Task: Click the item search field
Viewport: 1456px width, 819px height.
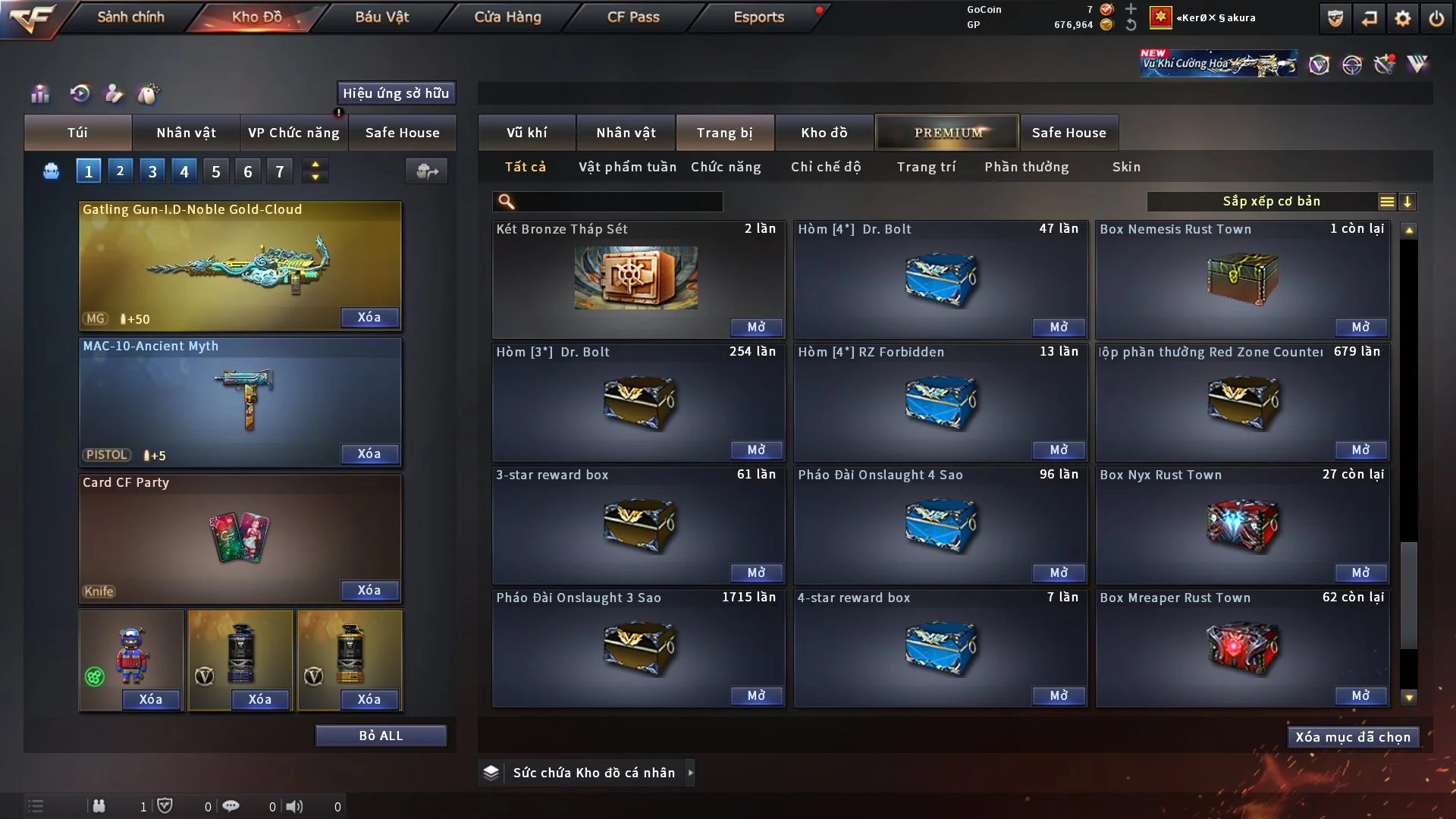Action: 618,202
